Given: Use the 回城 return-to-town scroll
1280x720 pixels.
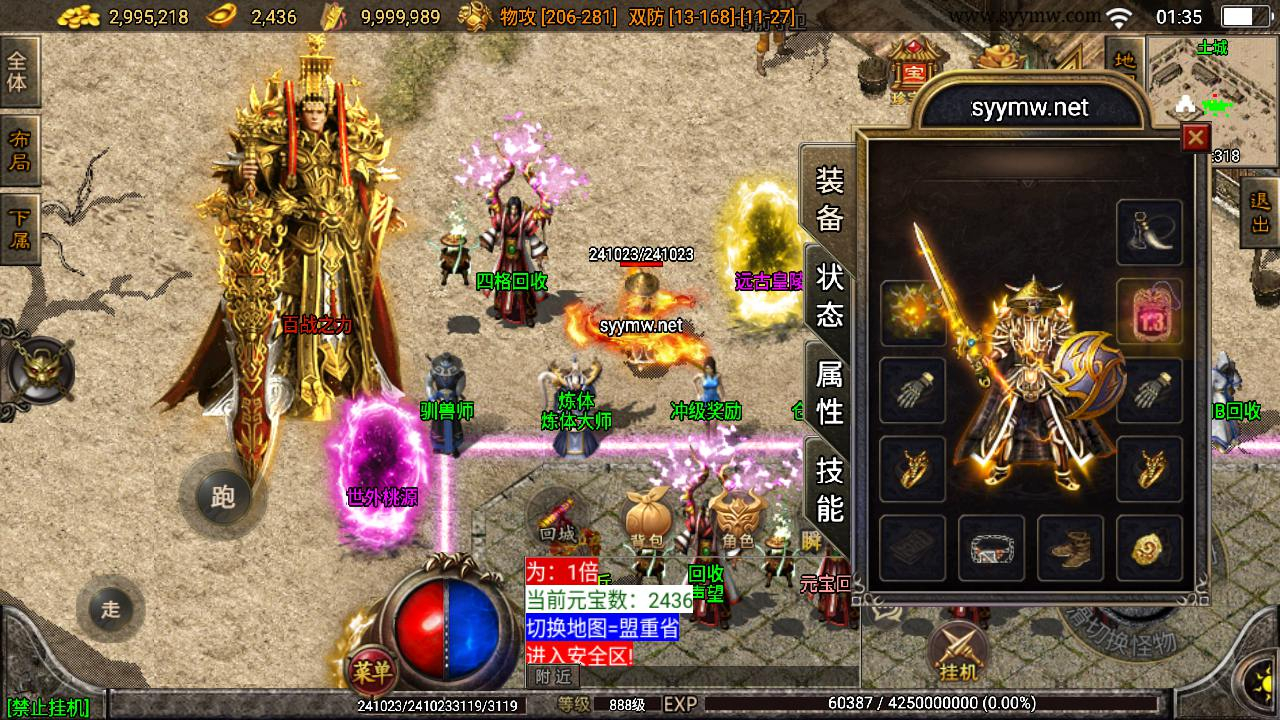Looking at the screenshot, I should pos(558,516).
